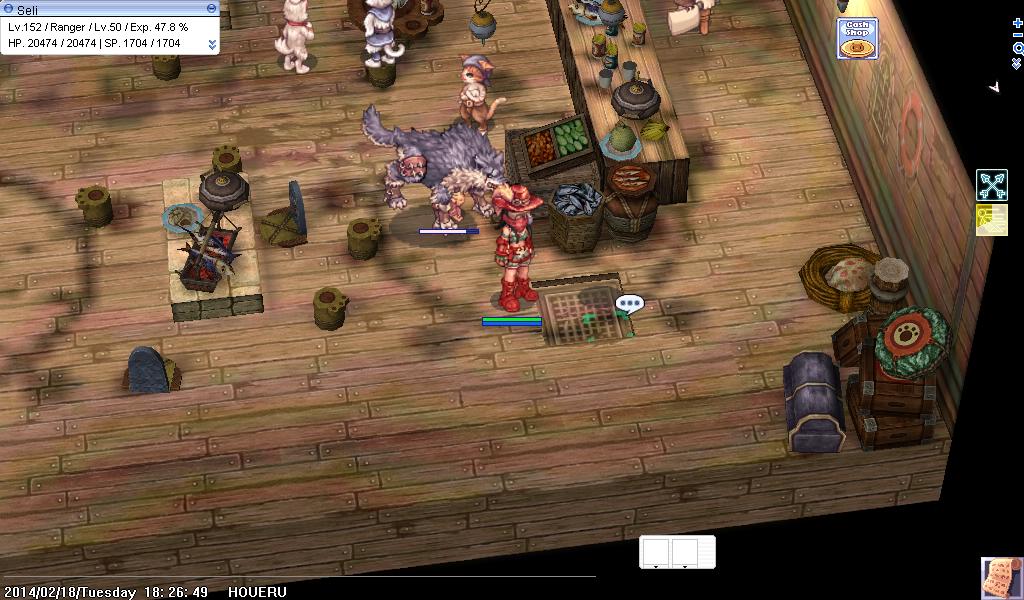Click the magnifier map icon
This screenshot has height=600, width=1024.
coord(1018,48)
